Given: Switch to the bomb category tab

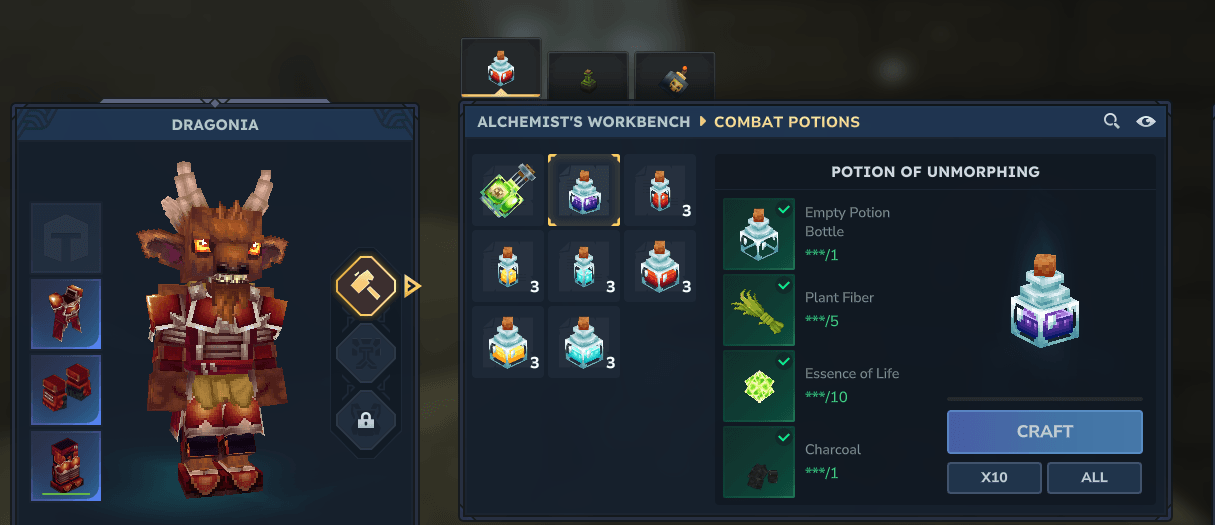Looking at the screenshot, I should click(x=675, y=78).
